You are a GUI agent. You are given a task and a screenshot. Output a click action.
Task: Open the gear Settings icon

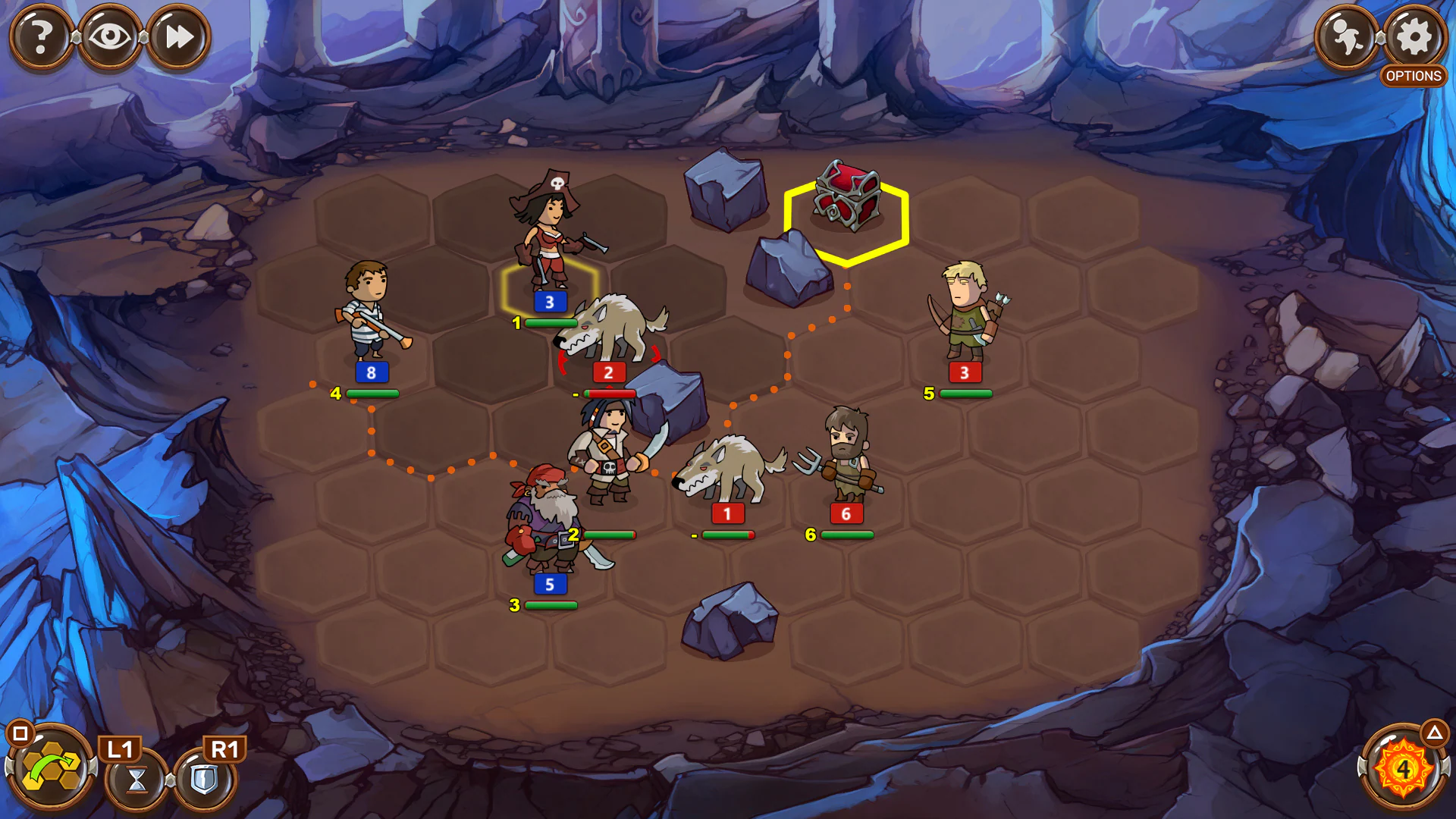(x=1412, y=34)
